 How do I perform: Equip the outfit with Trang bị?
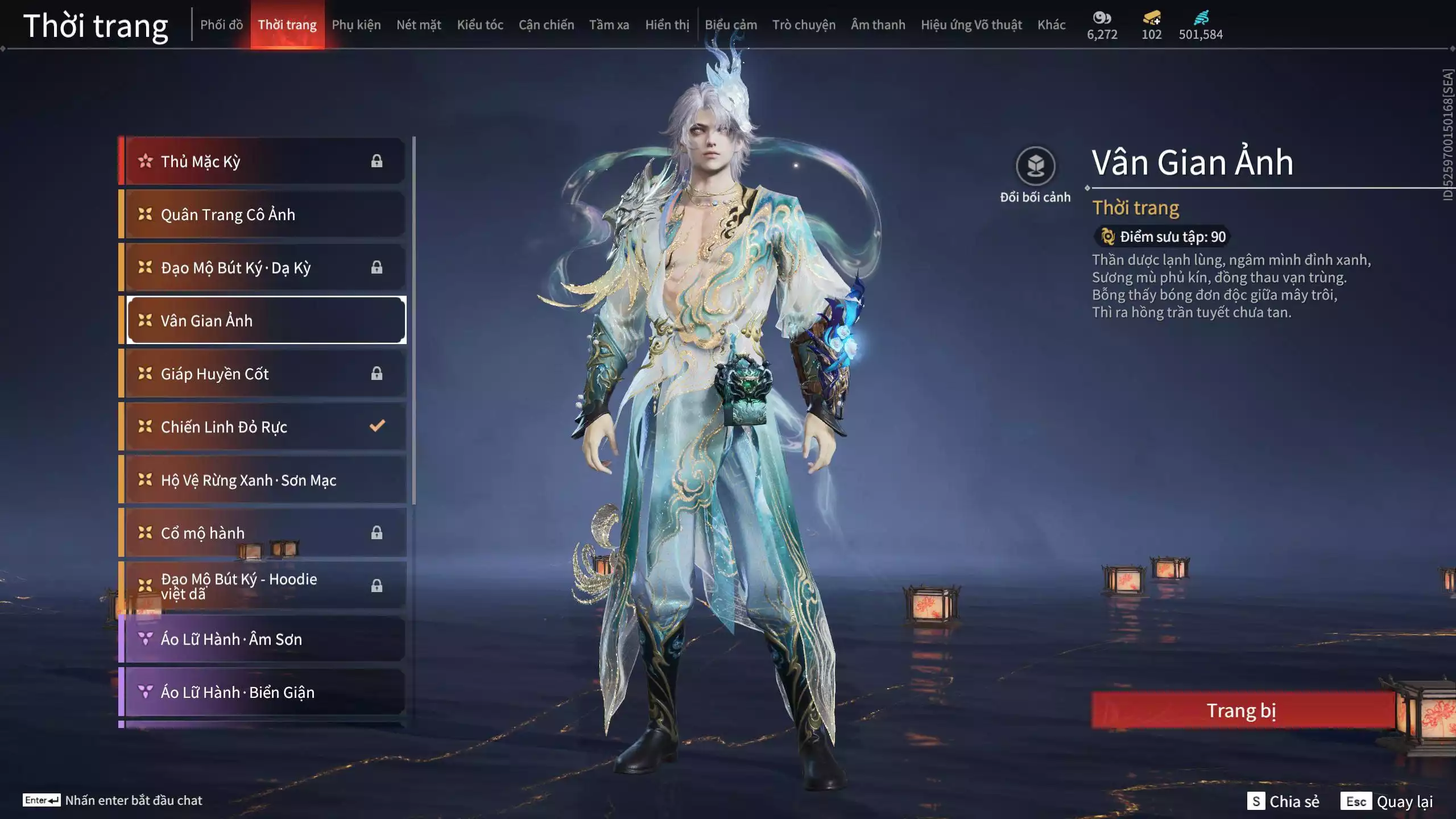point(1242,710)
